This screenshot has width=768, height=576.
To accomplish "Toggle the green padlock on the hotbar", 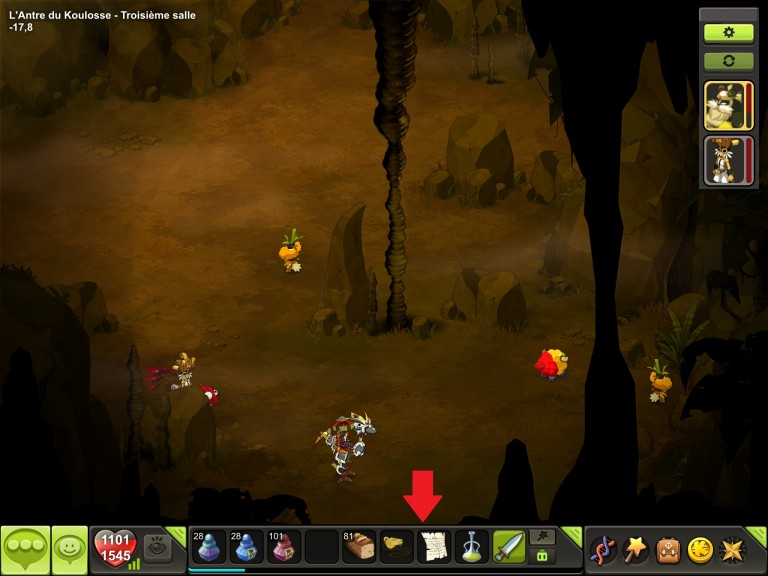I will [x=543, y=555].
